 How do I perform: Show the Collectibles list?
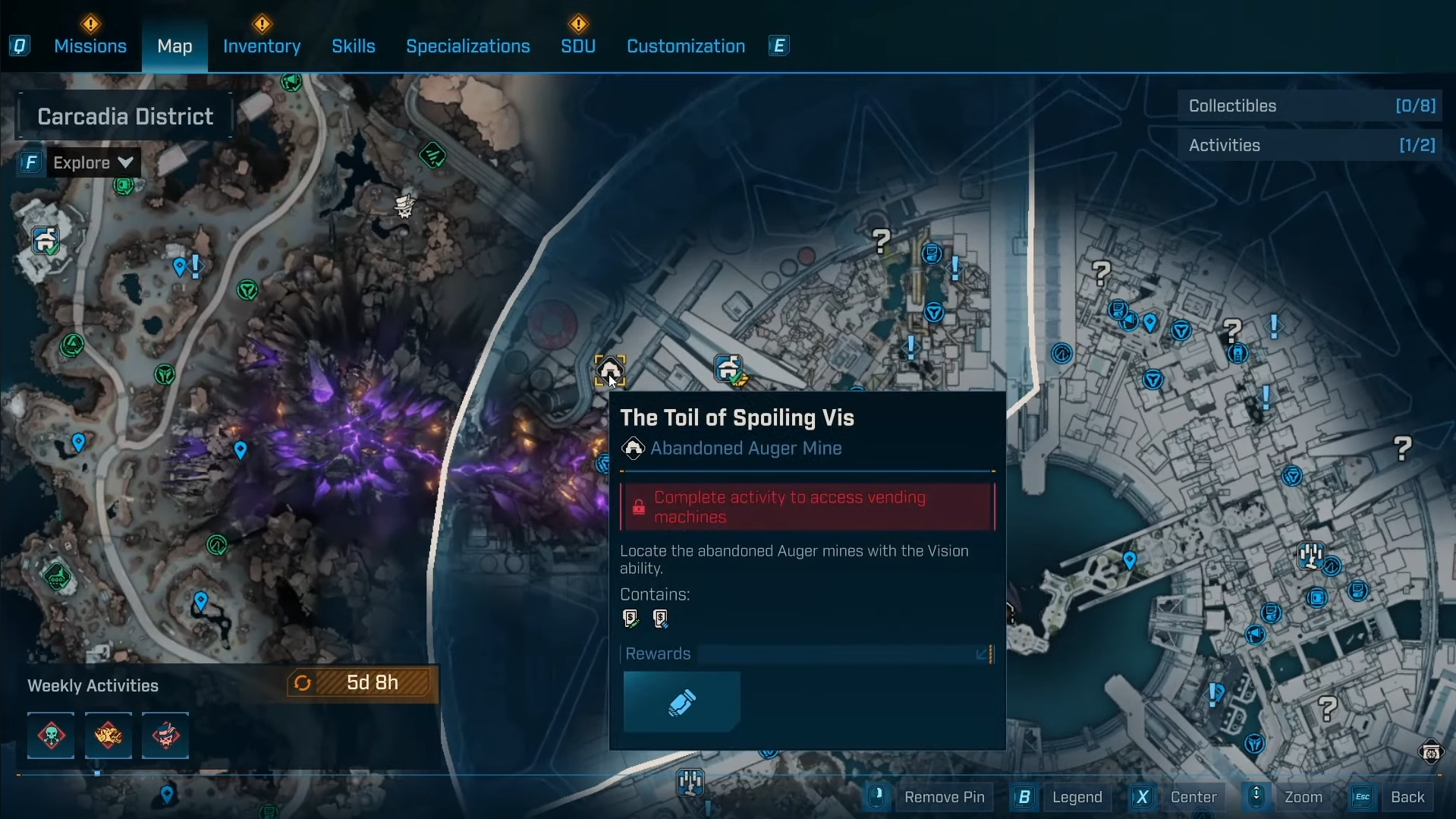tap(1310, 106)
